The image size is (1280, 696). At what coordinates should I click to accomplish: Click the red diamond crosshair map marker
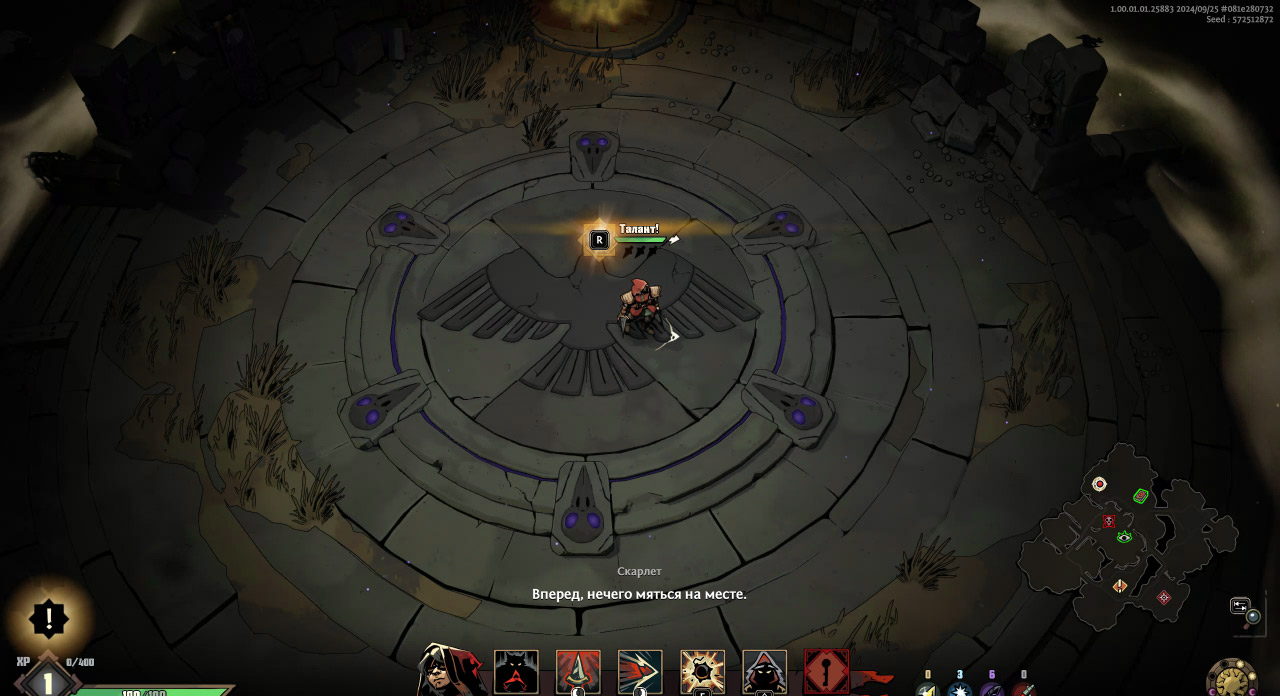point(1163,597)
